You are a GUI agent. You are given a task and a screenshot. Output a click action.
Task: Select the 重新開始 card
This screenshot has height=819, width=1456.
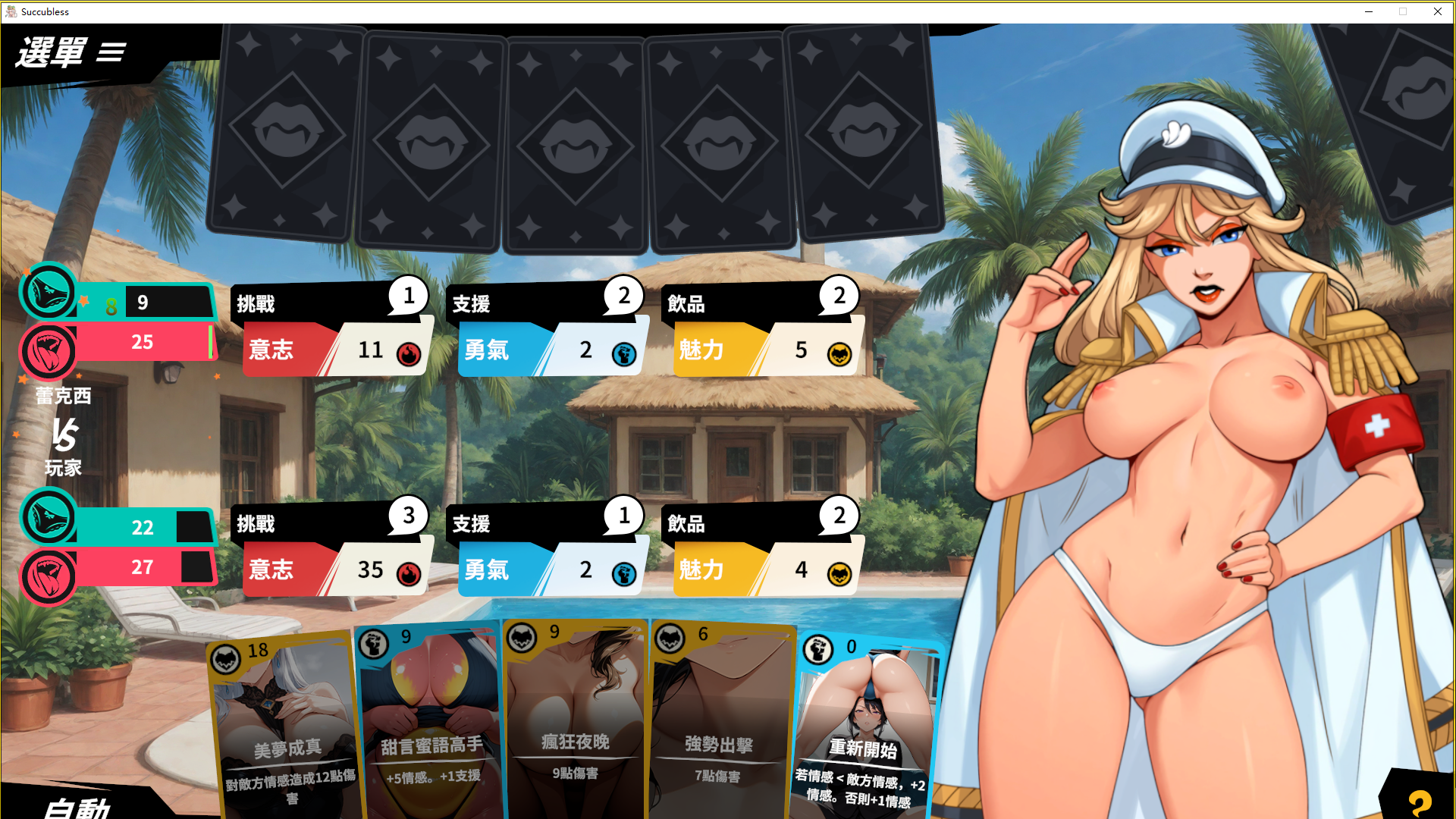[x=864, y=728]
